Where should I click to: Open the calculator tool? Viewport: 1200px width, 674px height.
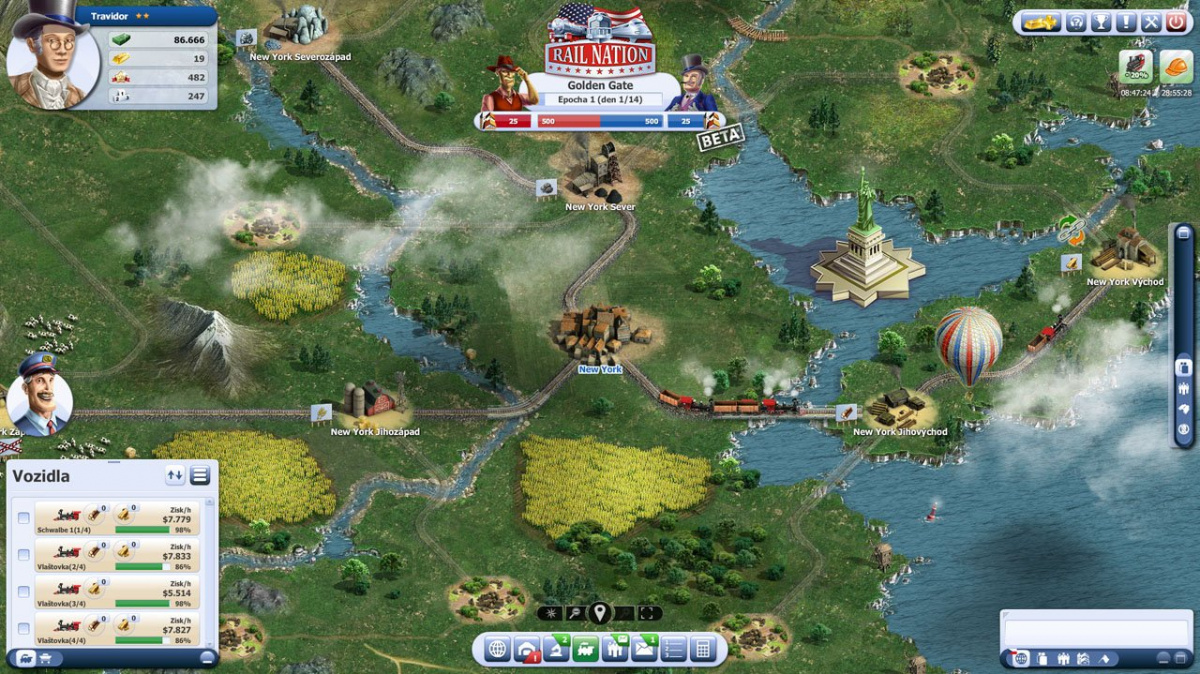(x=703, y=649)
